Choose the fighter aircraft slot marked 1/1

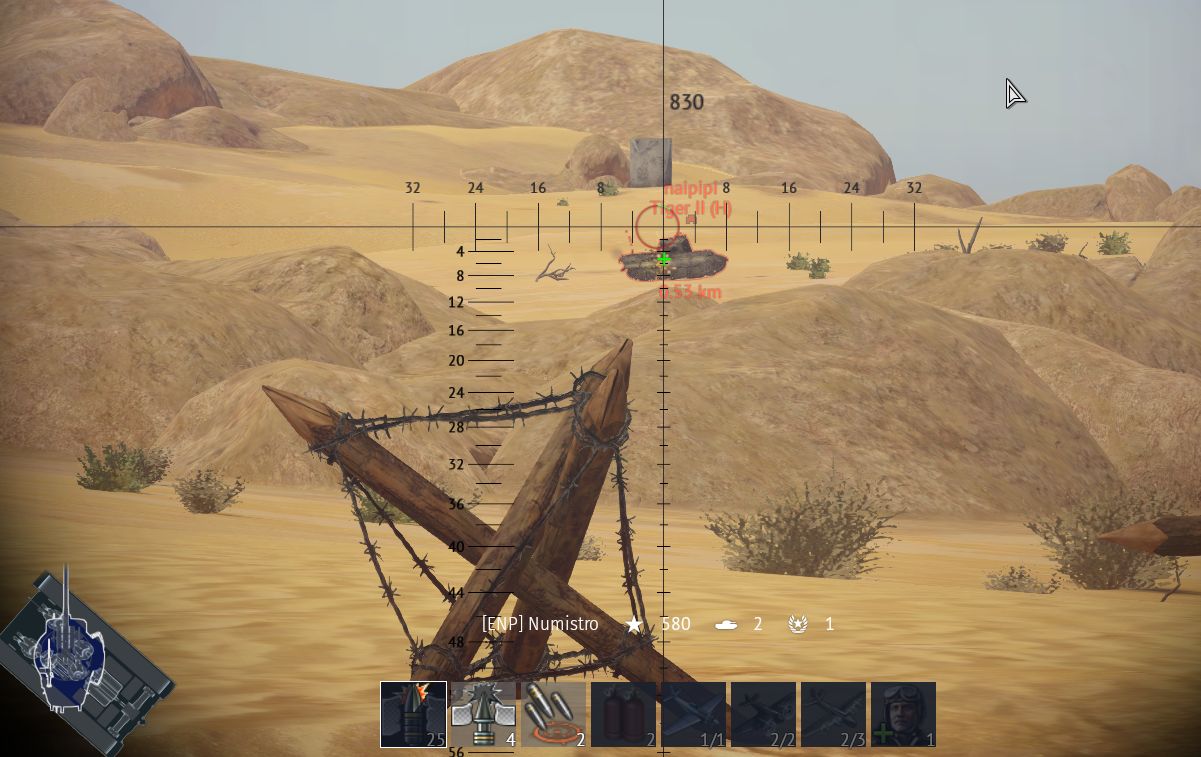(x=693, y=714)
